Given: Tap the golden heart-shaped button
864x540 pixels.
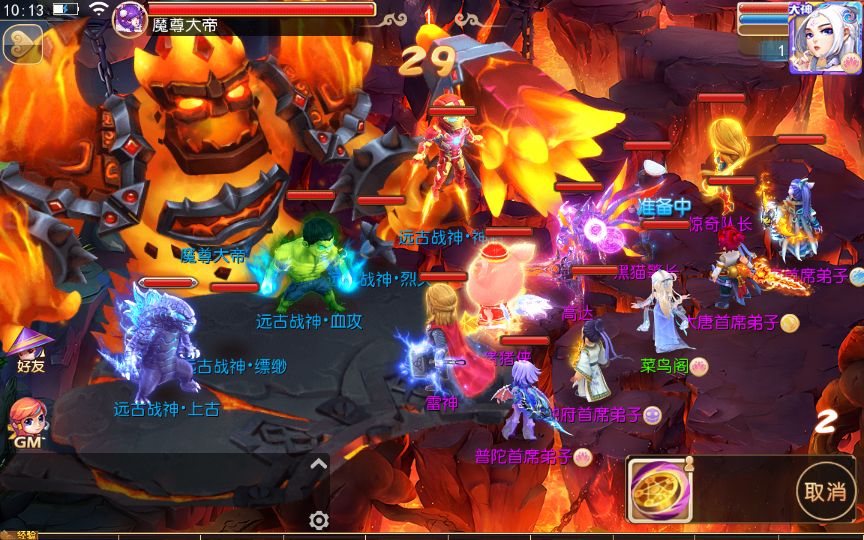Looking at the screenshot, I should pyautogui.click(x=22, y=43).
